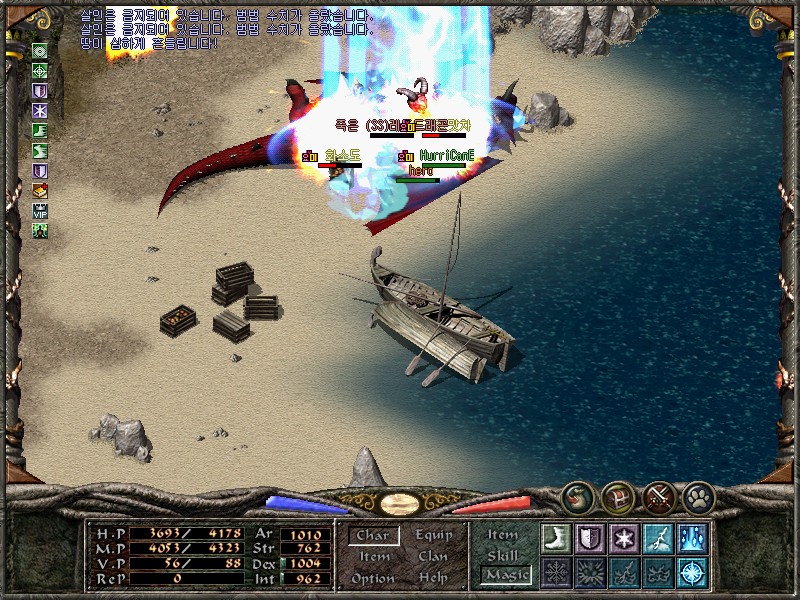The height and width of the screenshot is (600, 800).
Task: Open the Char character sheet
Action: pyautogui.click(x=373, y=536)
